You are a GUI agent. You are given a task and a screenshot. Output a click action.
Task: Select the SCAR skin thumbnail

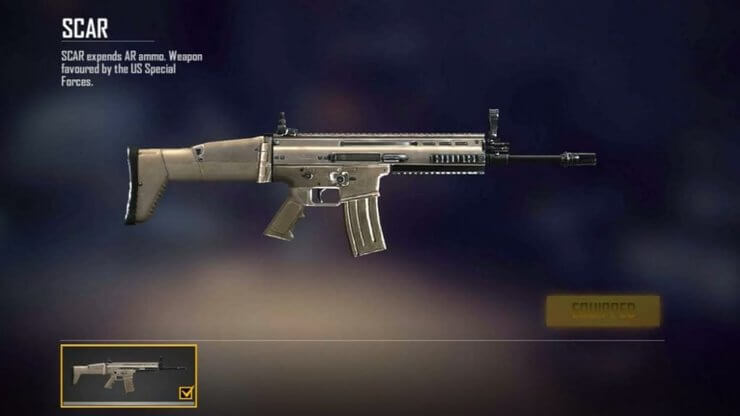pyautogui.click(x=128, y=375)
